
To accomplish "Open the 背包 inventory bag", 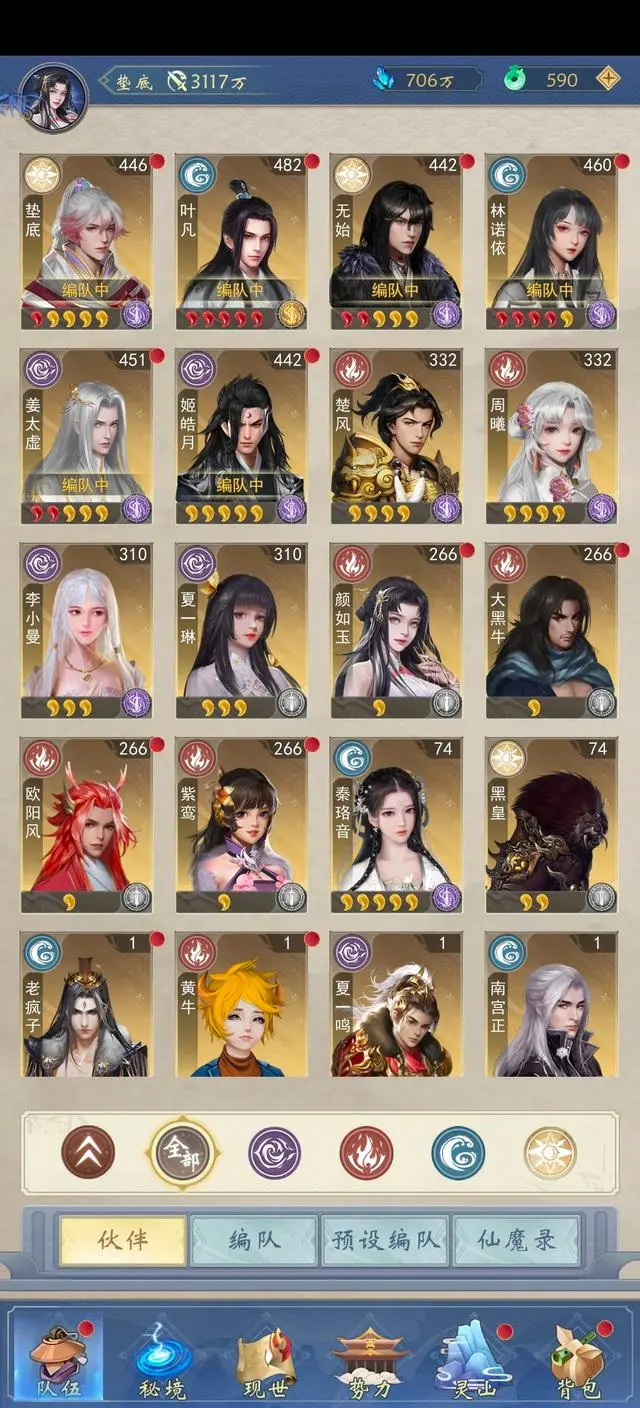I will click(579, 1358).
